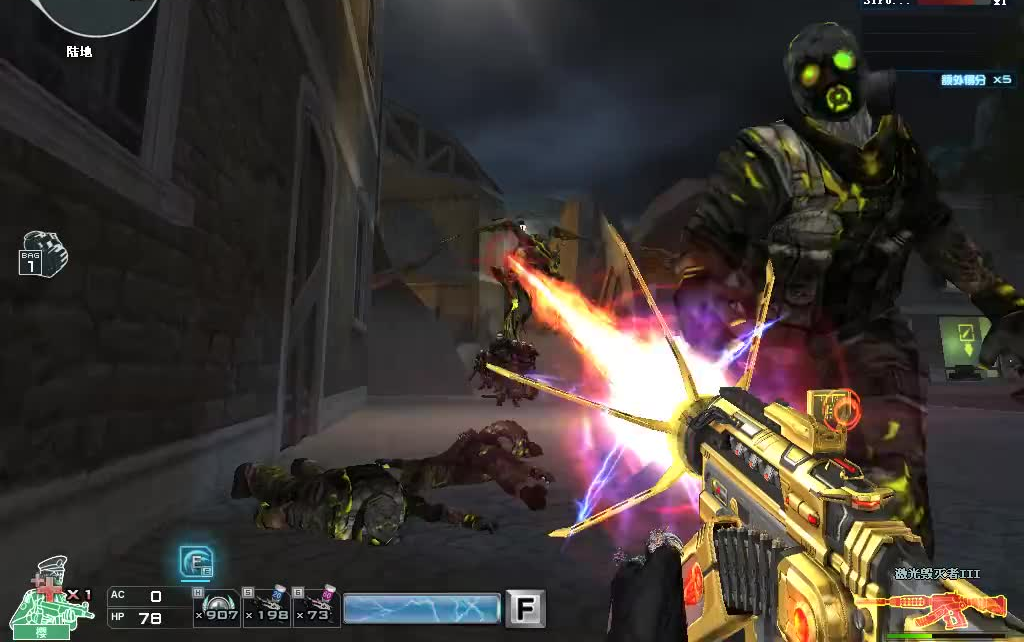Open the BAG 1 backpack icon

pos(43,254)
